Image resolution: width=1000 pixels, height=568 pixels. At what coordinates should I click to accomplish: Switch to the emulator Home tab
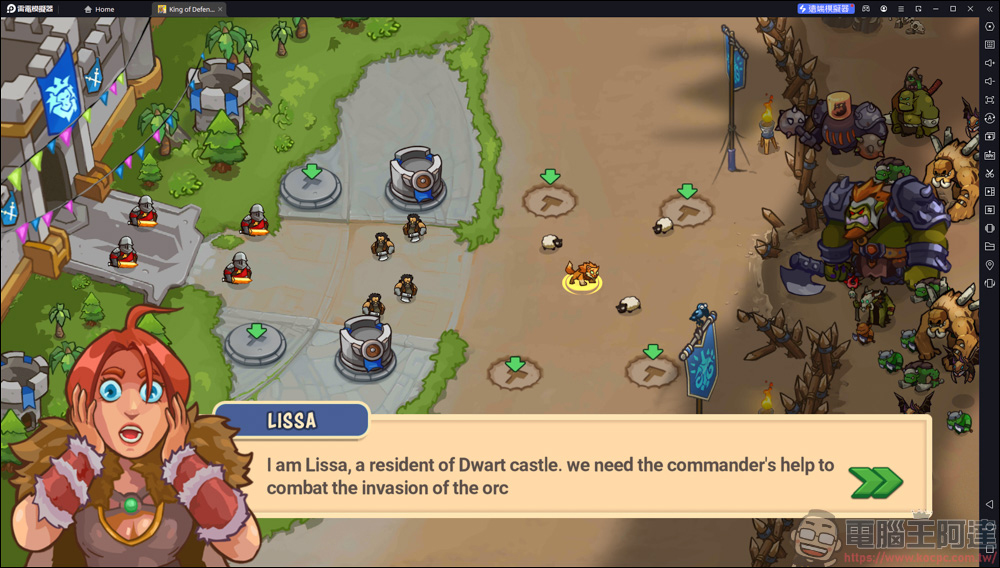(x=99, y=9)
